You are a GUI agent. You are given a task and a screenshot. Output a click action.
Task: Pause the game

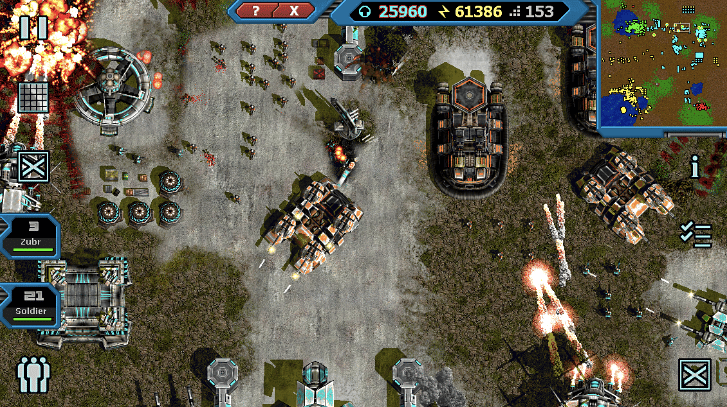coord(33,27)
